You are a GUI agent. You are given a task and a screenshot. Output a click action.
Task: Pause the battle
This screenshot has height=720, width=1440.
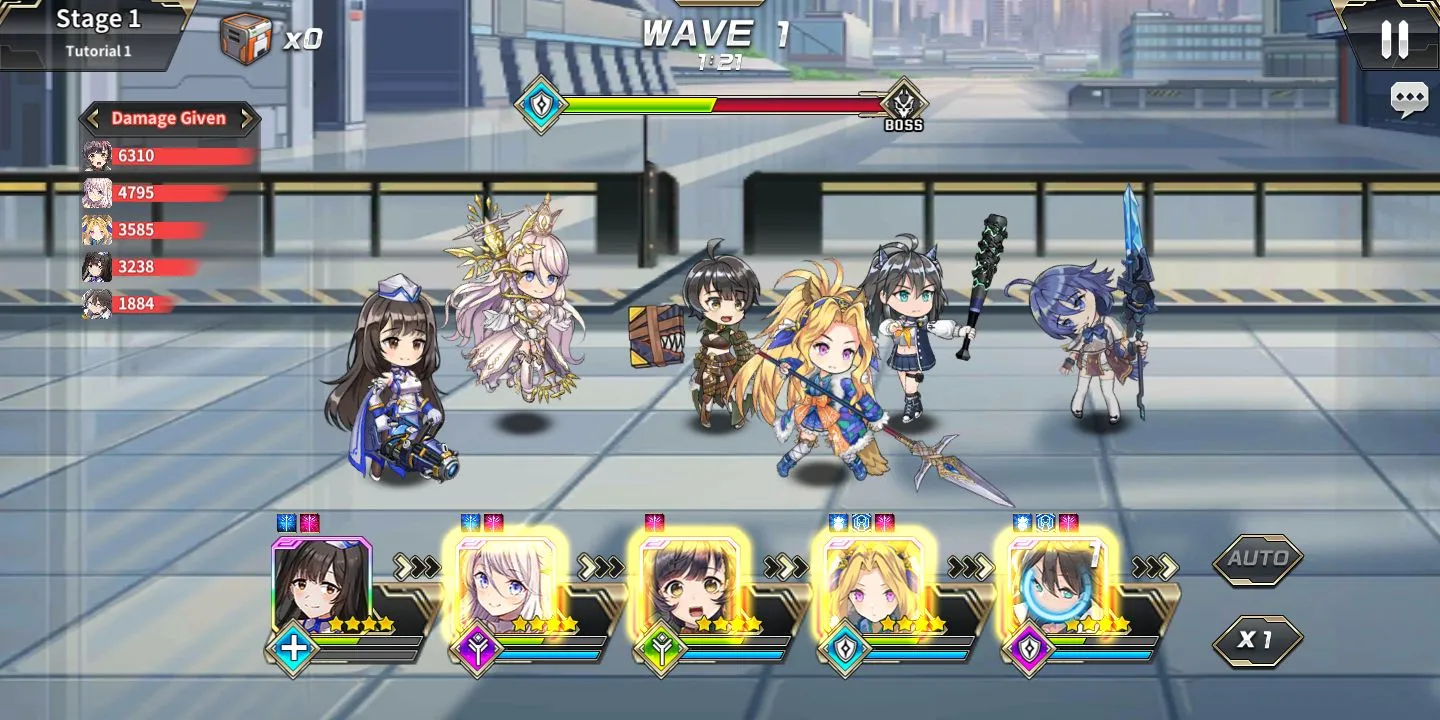[1394, 39]
